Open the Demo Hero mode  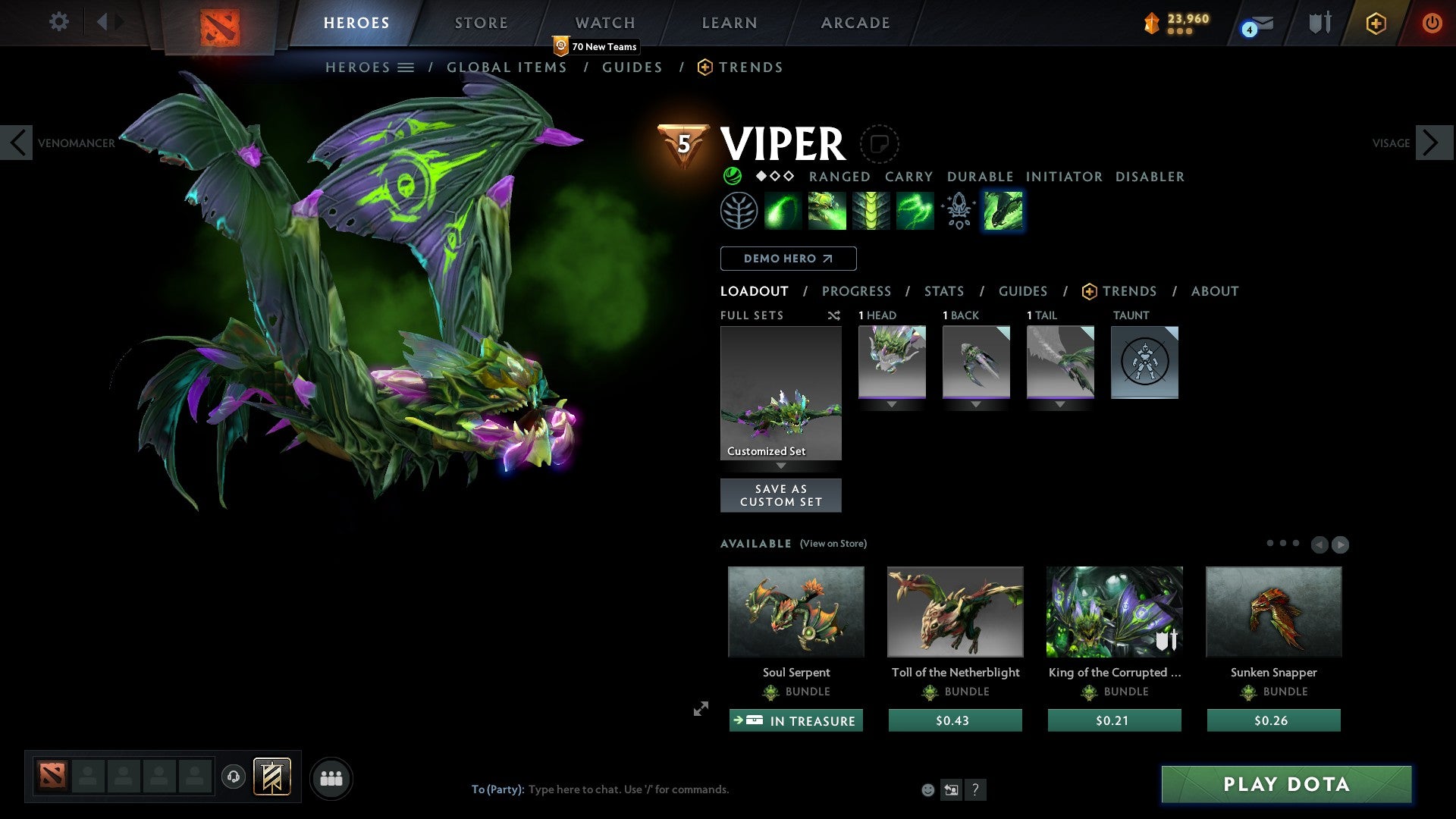tap(788, 259)
